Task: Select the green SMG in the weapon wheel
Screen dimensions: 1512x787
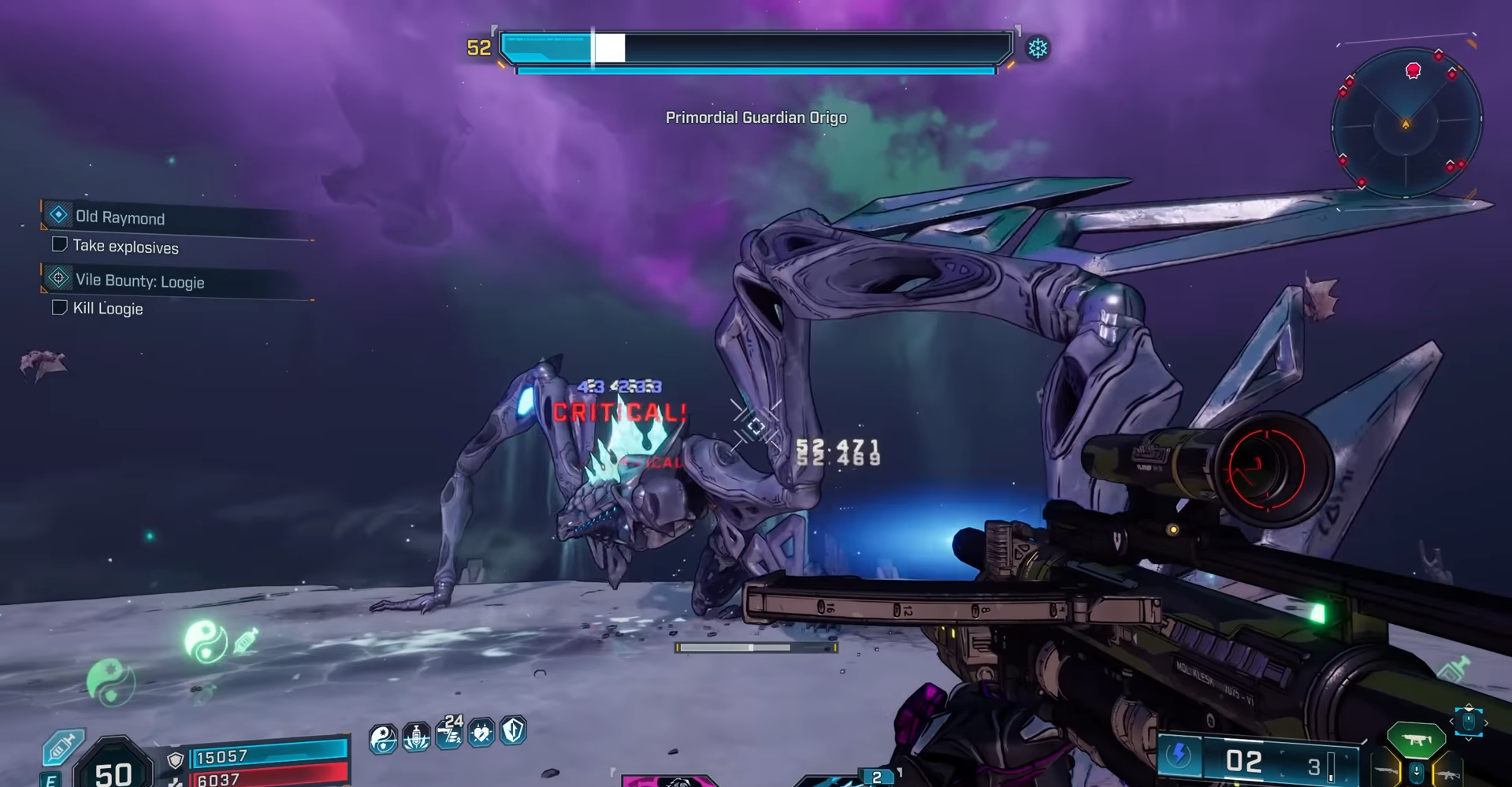Action: tap(1417, 739)
